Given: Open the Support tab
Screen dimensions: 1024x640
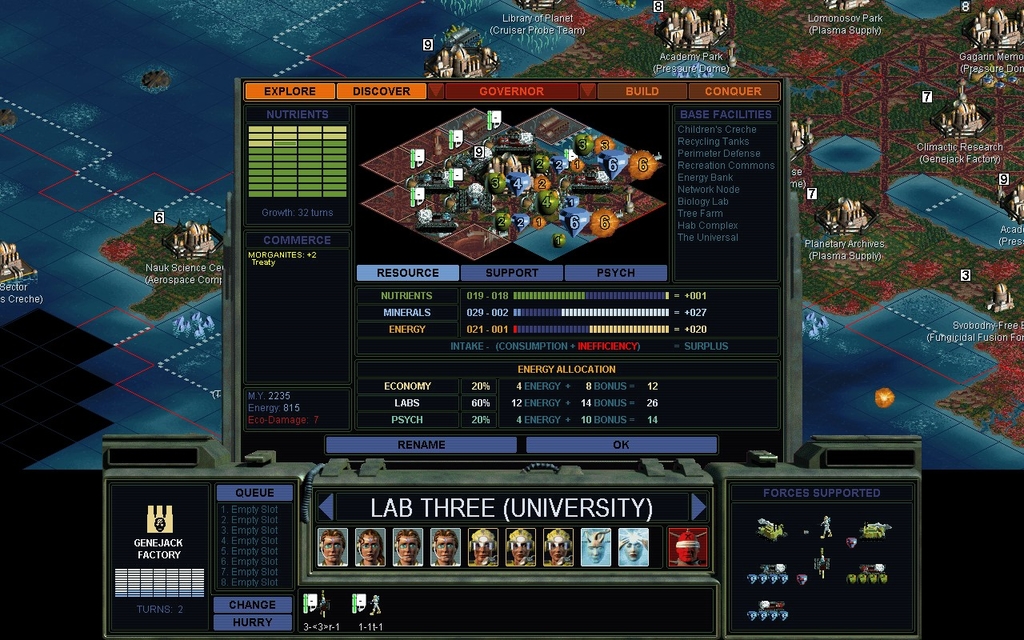Looking at the screenshot, I should (x=512, y=273).
